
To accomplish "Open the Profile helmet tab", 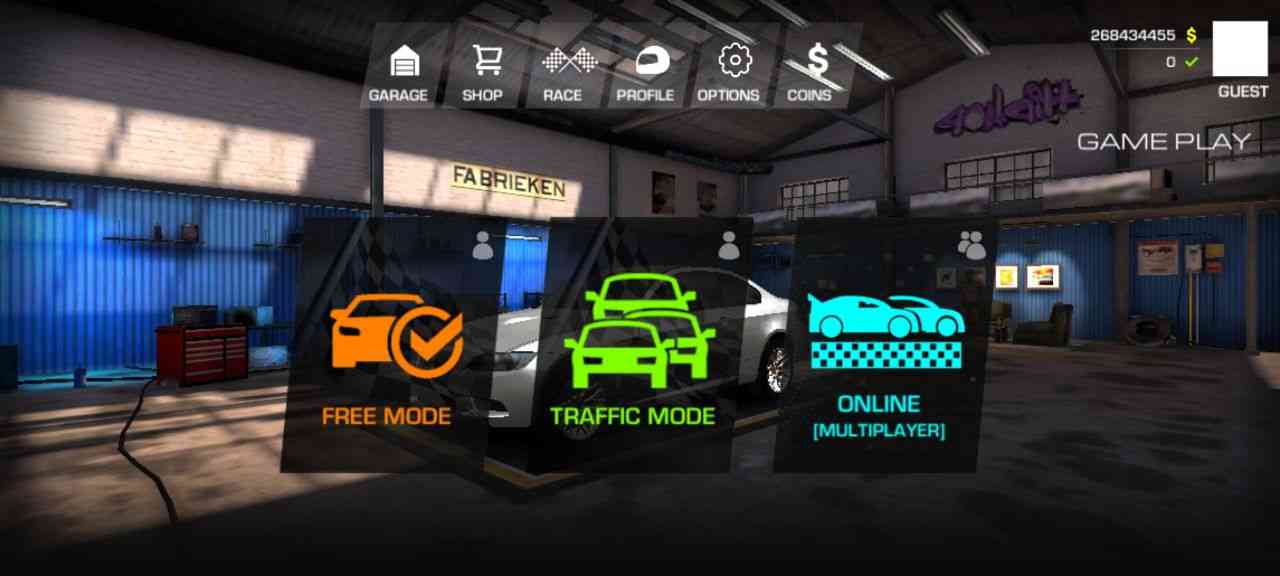I will 646,72.
